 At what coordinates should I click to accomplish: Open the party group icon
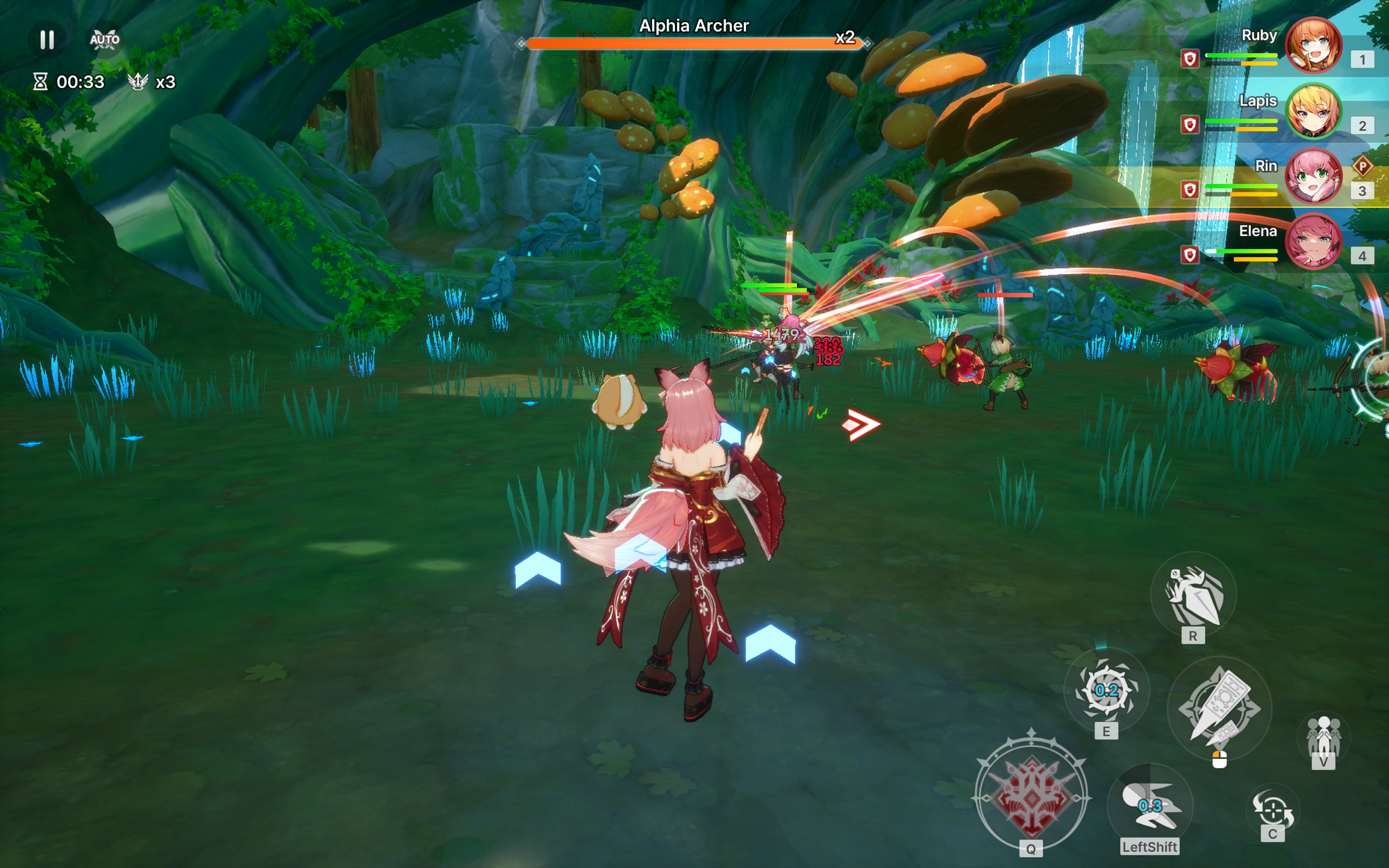click(x=1323, y=737)
